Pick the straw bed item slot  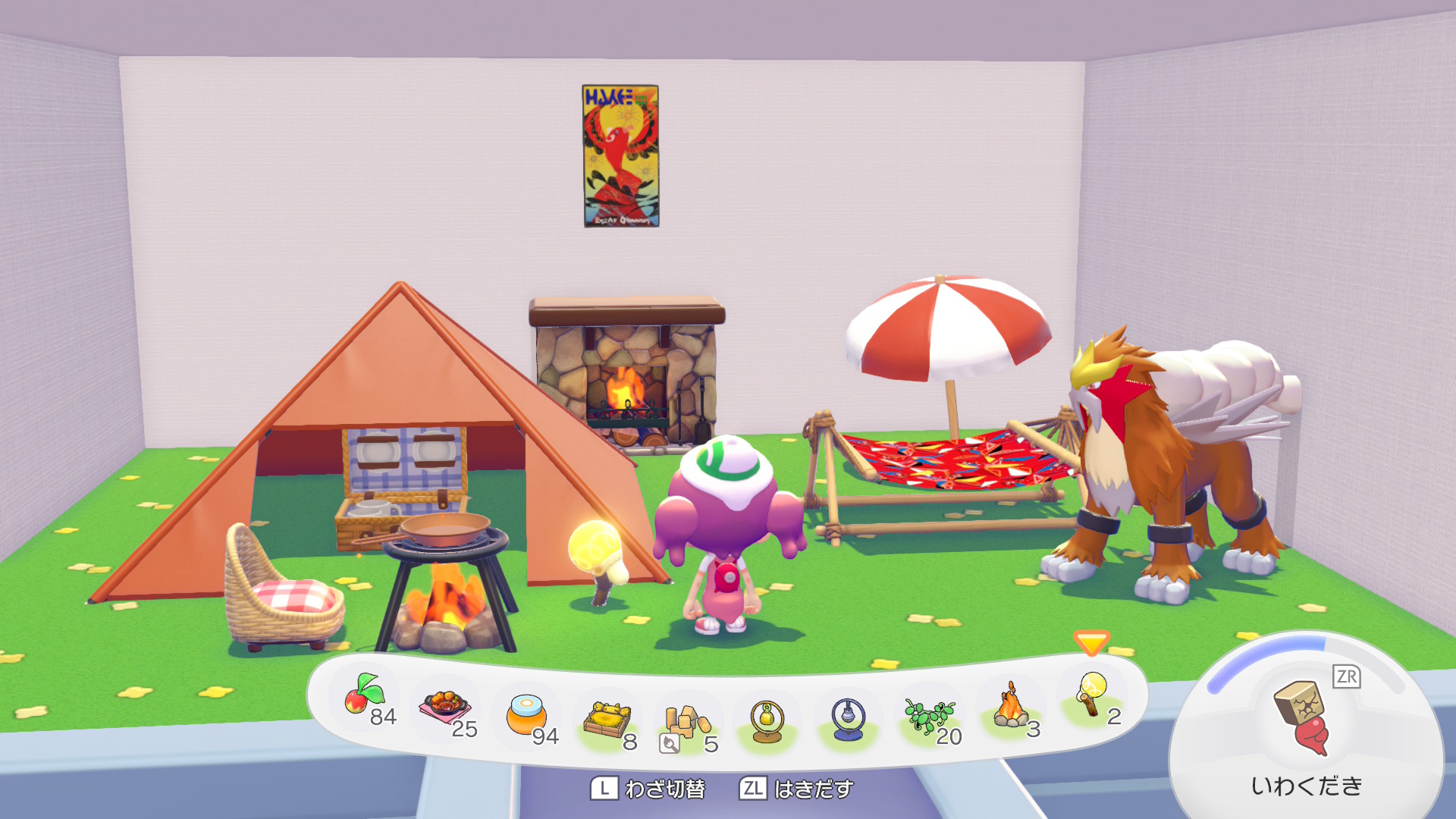(x=608, y=720)
